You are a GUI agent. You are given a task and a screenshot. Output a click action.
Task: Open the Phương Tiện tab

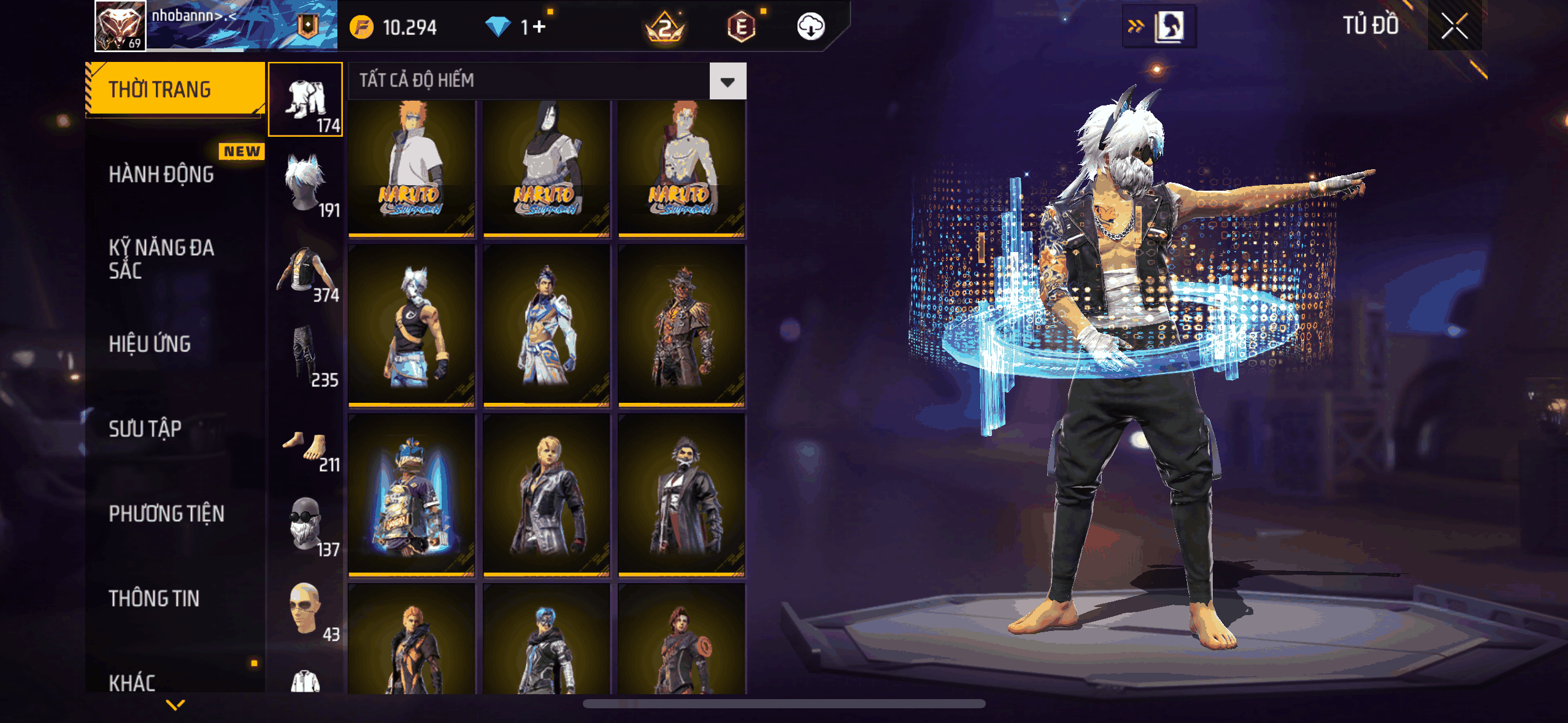coord(166,513)
